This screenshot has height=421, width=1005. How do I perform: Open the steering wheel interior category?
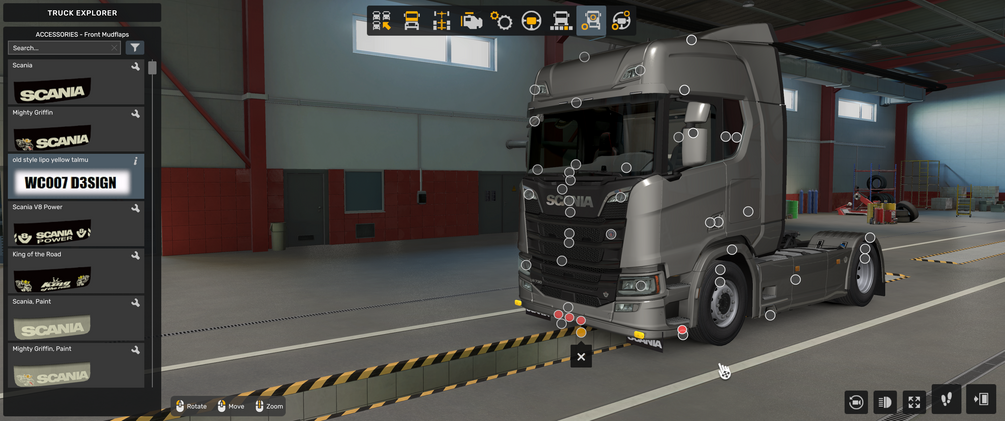click(x=531, y=21)
